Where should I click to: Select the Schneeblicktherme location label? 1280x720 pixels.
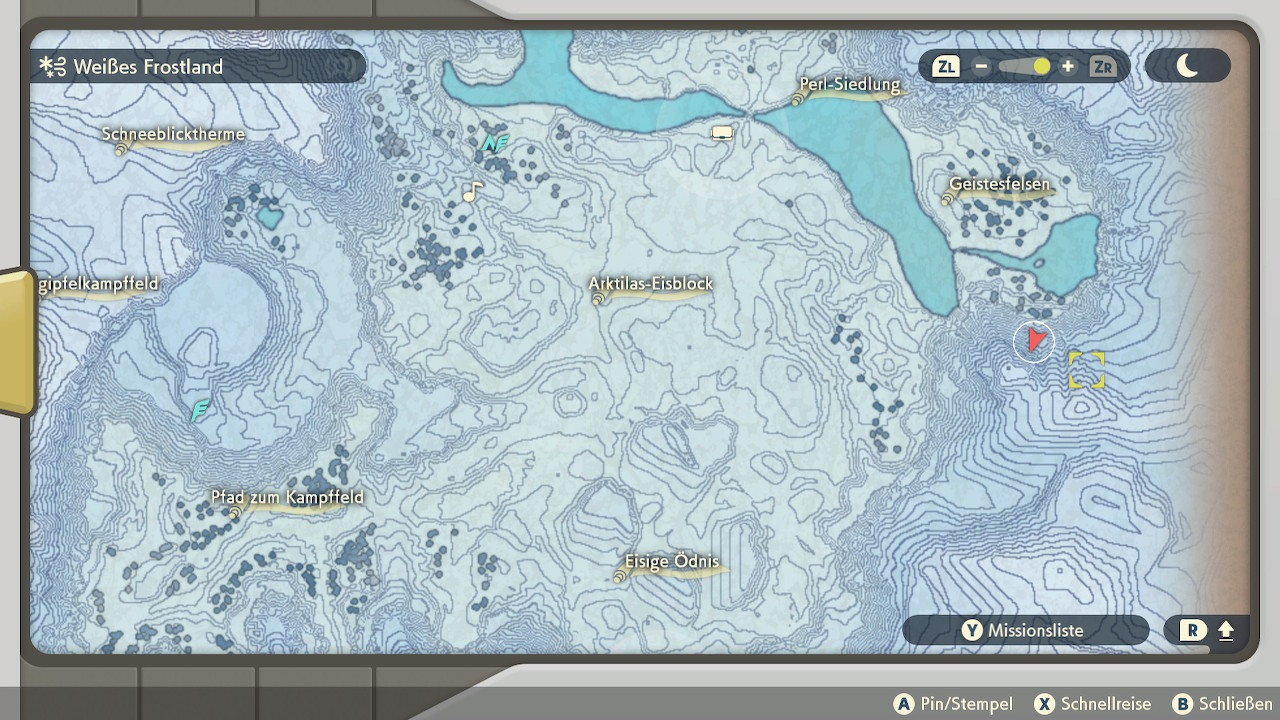[x=173, y=135]
